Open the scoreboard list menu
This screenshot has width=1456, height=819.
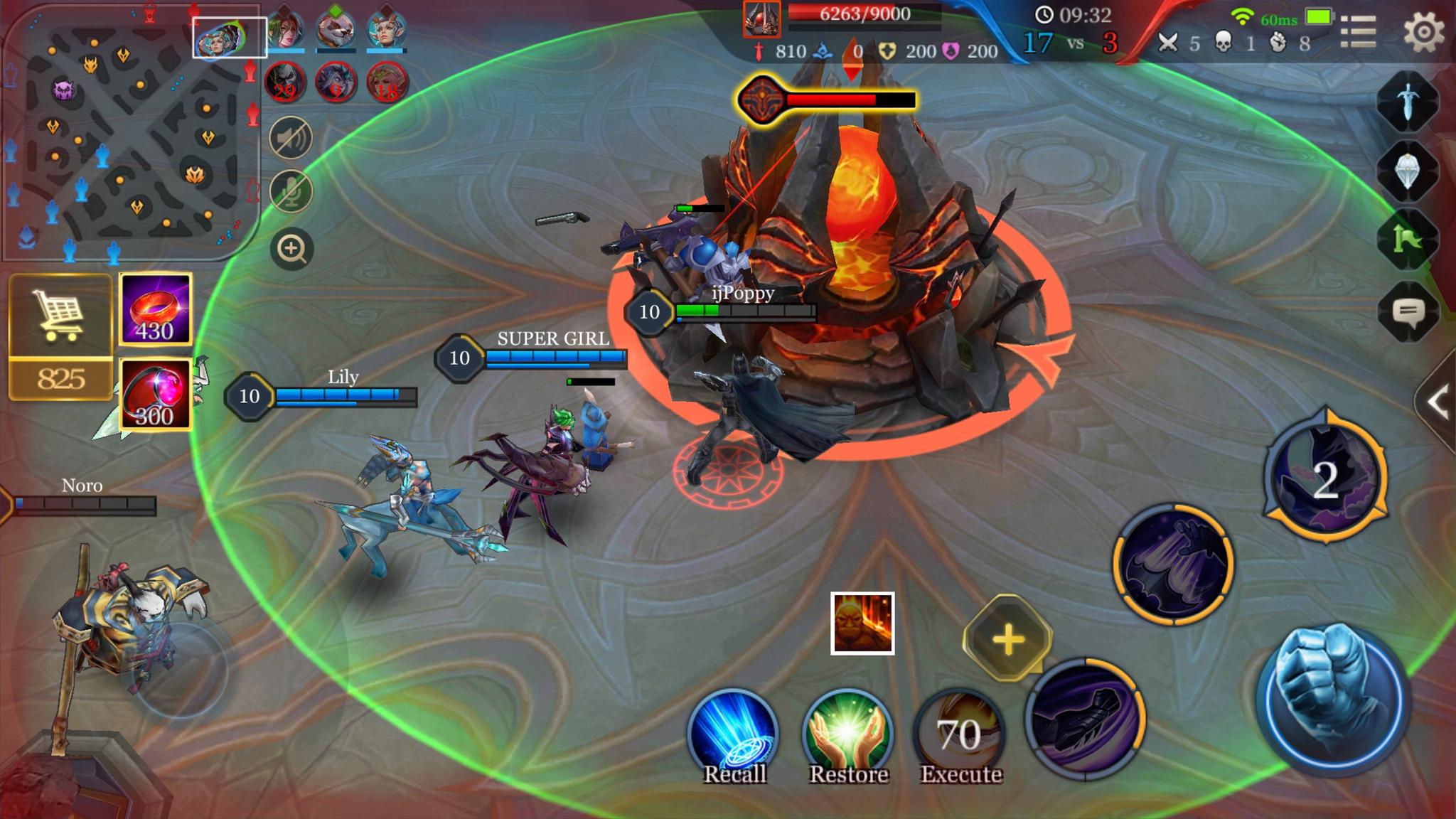click(x=1358, y=32)
